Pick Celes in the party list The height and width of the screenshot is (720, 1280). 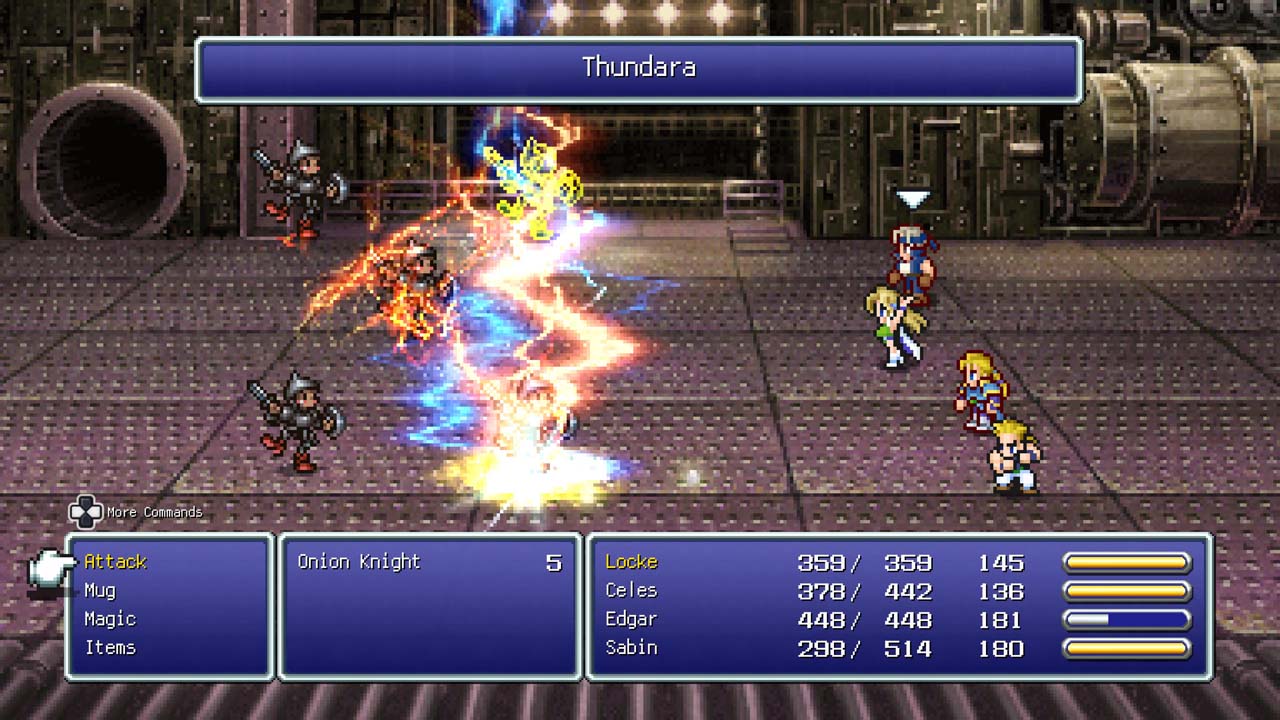[x=631, y=591]
